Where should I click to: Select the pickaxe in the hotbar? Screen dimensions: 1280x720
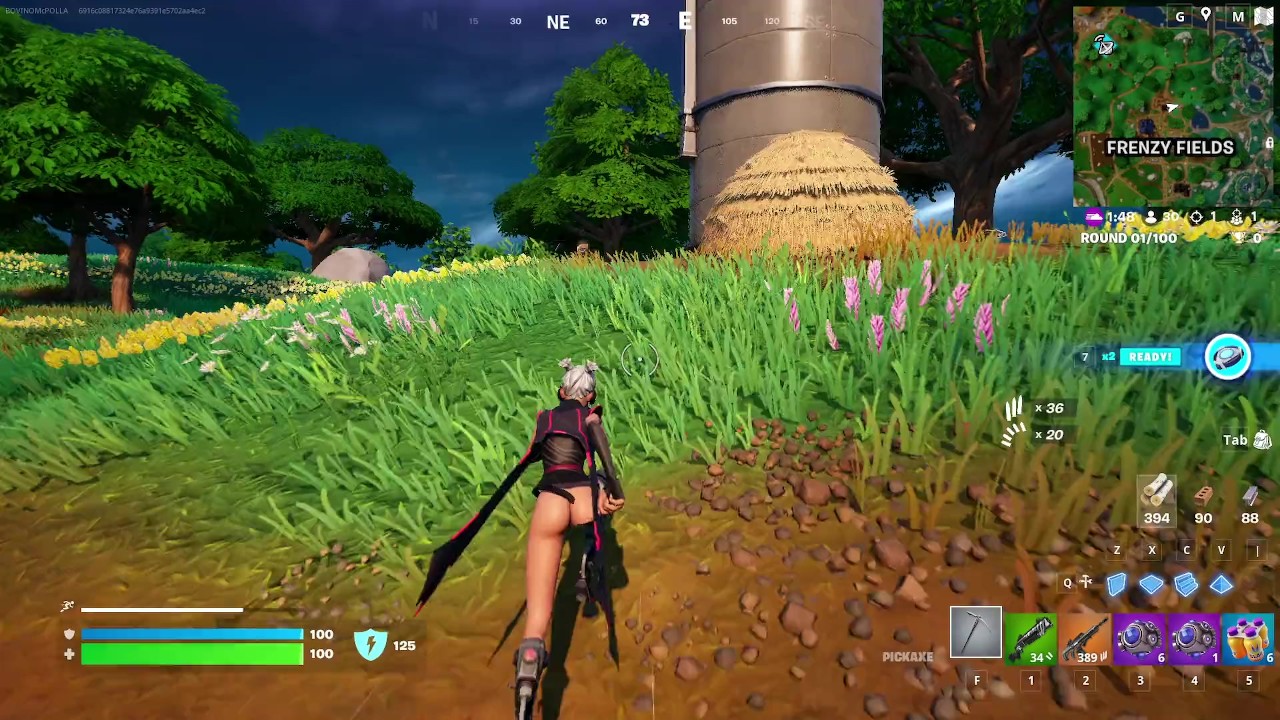pos(975,632)
